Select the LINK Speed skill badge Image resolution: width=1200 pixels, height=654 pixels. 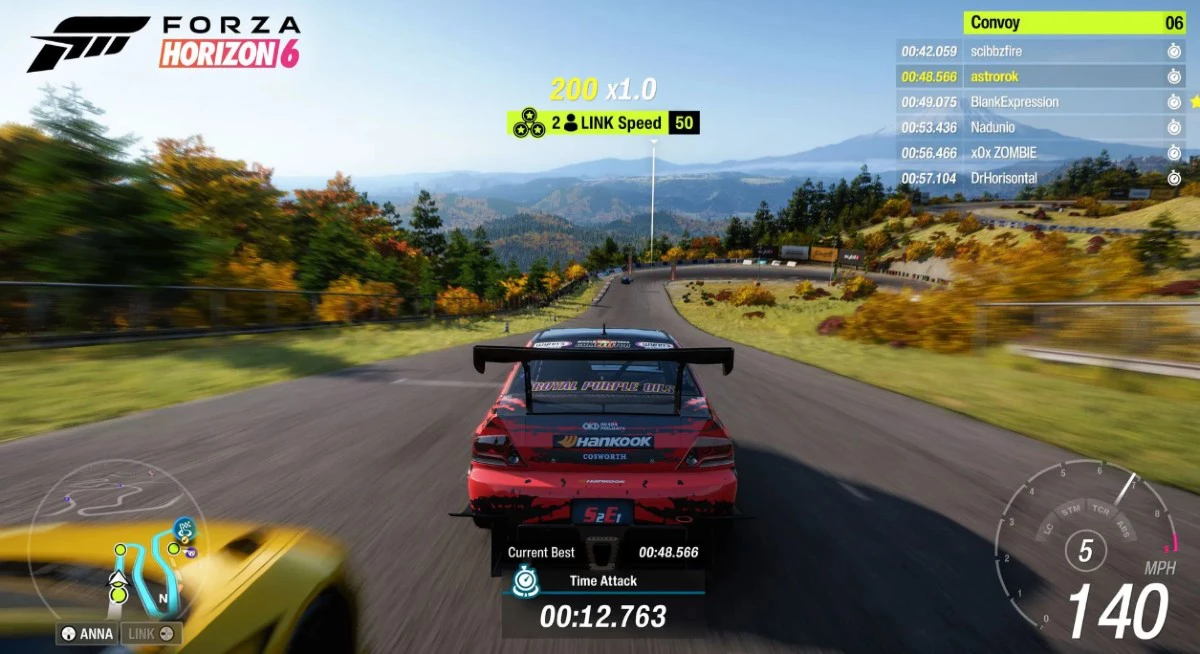[603, 123]
